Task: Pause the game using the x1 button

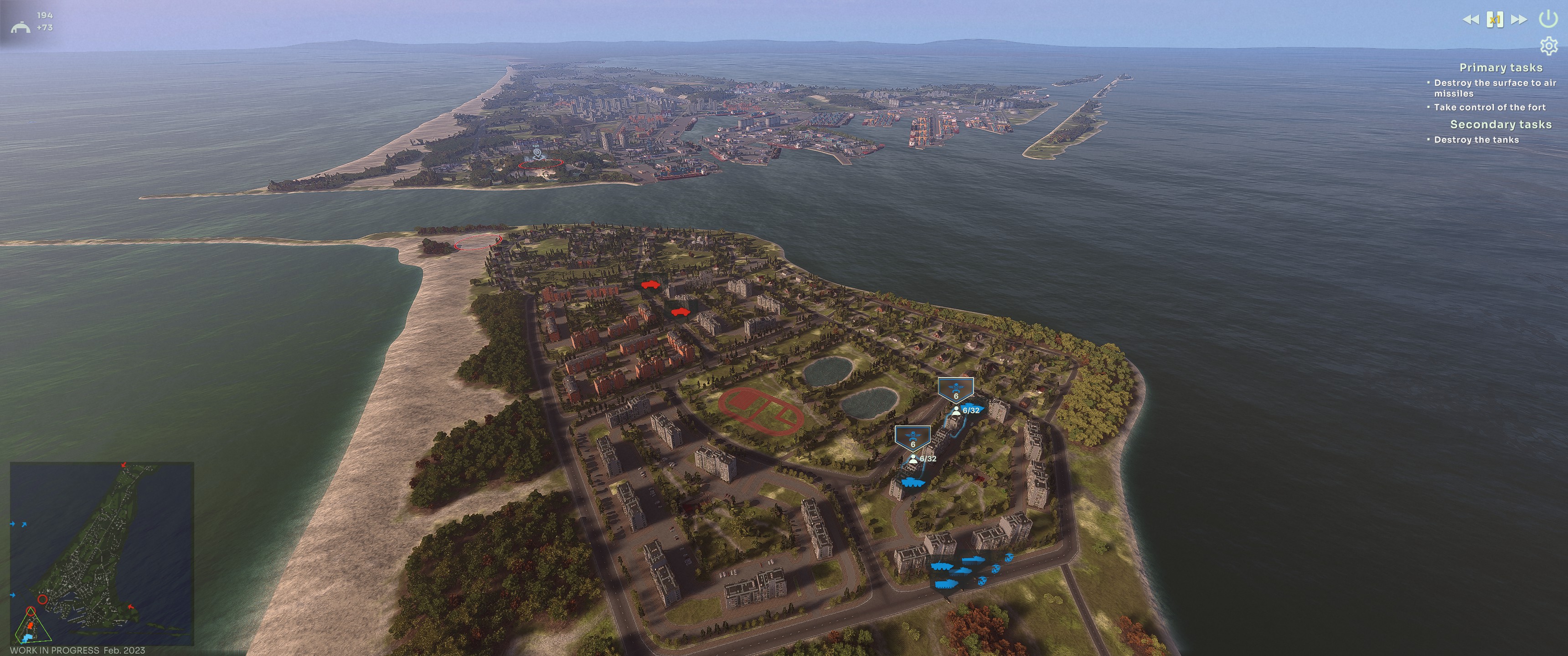Action: pos(1495,20)
